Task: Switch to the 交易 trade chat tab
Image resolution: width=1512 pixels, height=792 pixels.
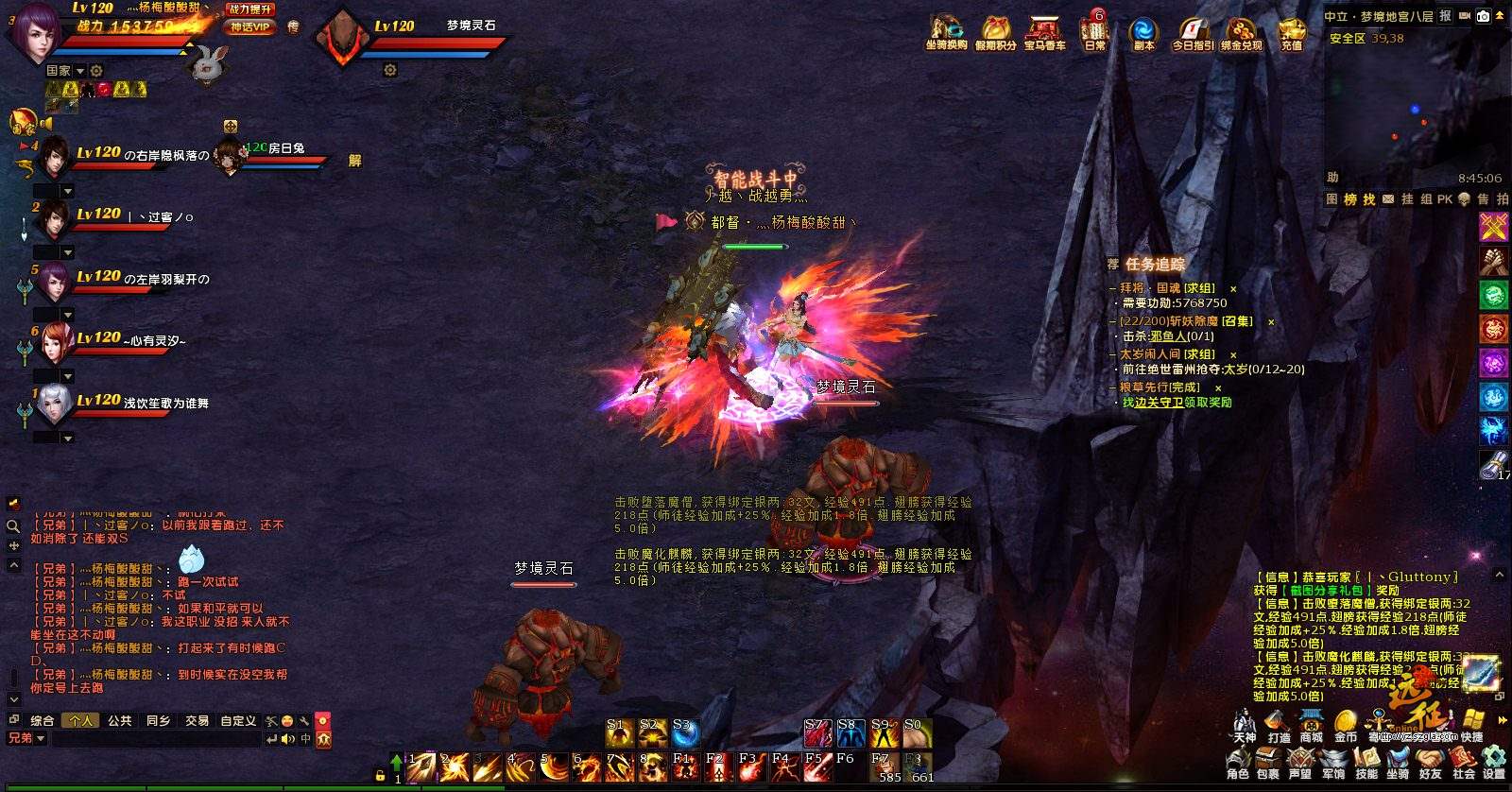Action: [197, 720]
